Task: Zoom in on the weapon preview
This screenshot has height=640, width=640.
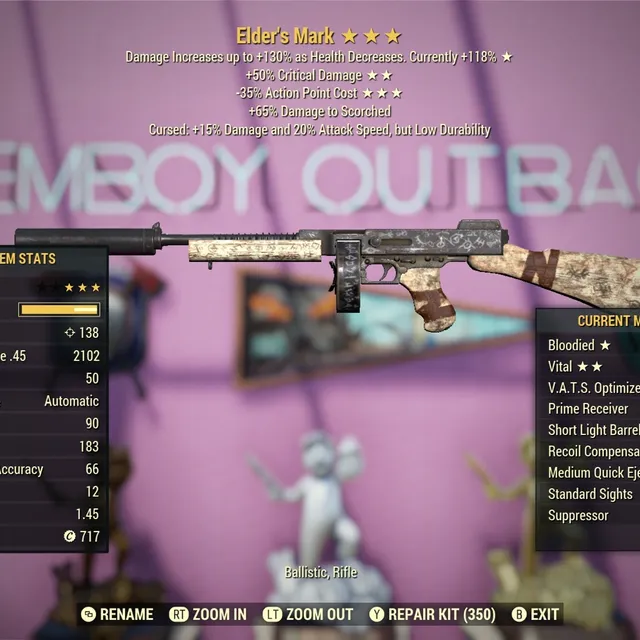Action: click(x=208, y=614)
